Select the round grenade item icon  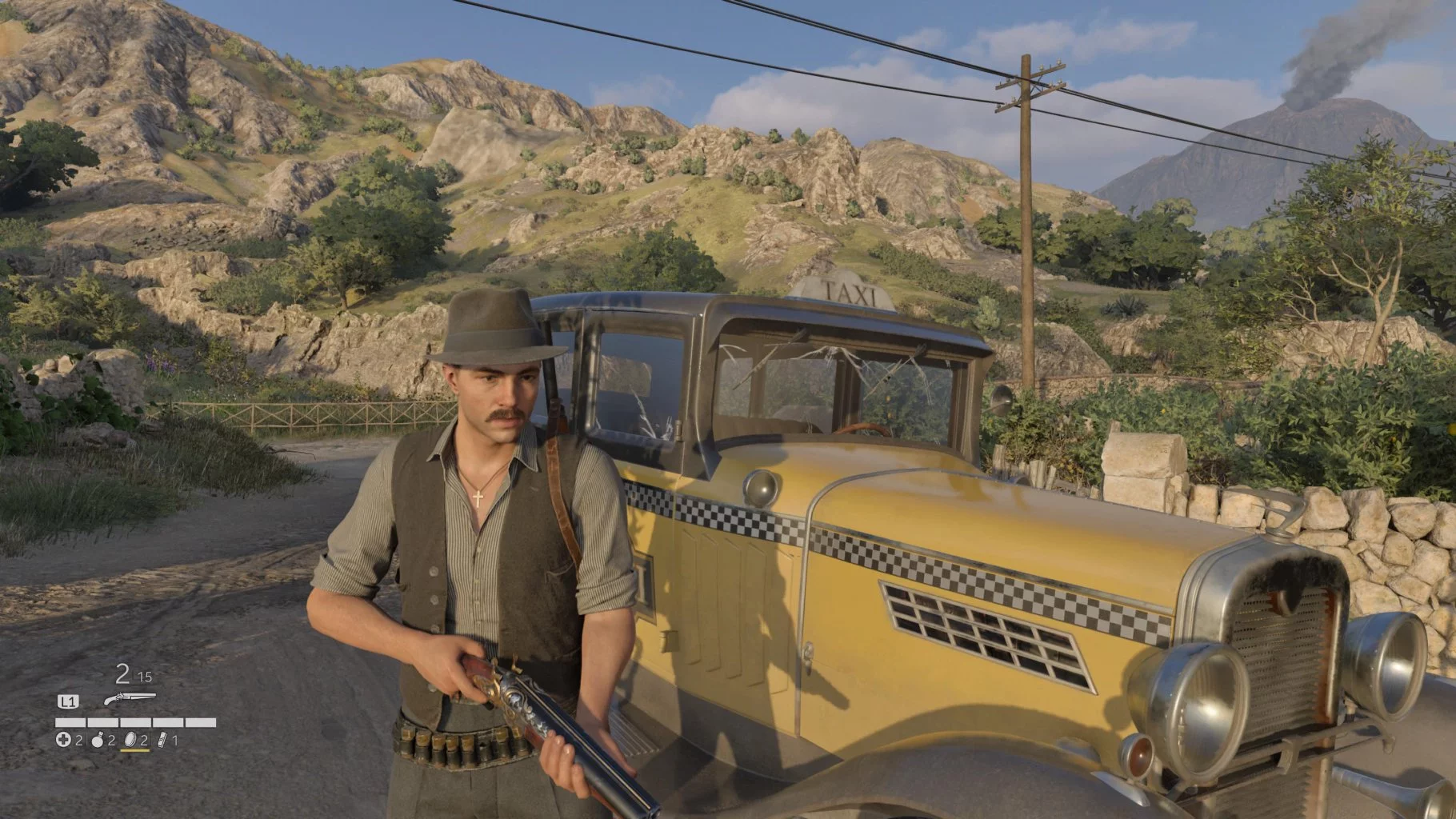coord(98,741)
